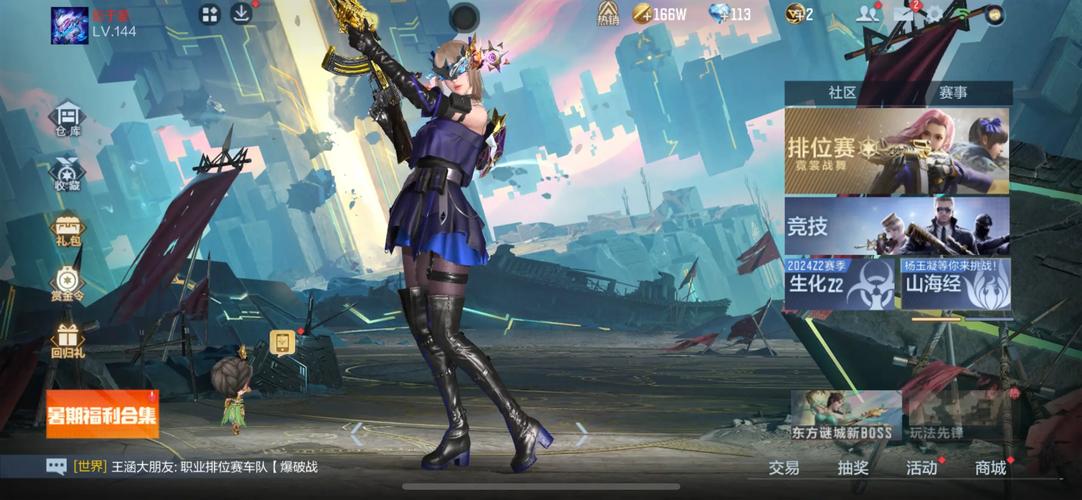Image resolution: width=1082 pixels, height=500 pixels.
Task: Select the 排位赛 ranked match mode
Action: point(897,151)
